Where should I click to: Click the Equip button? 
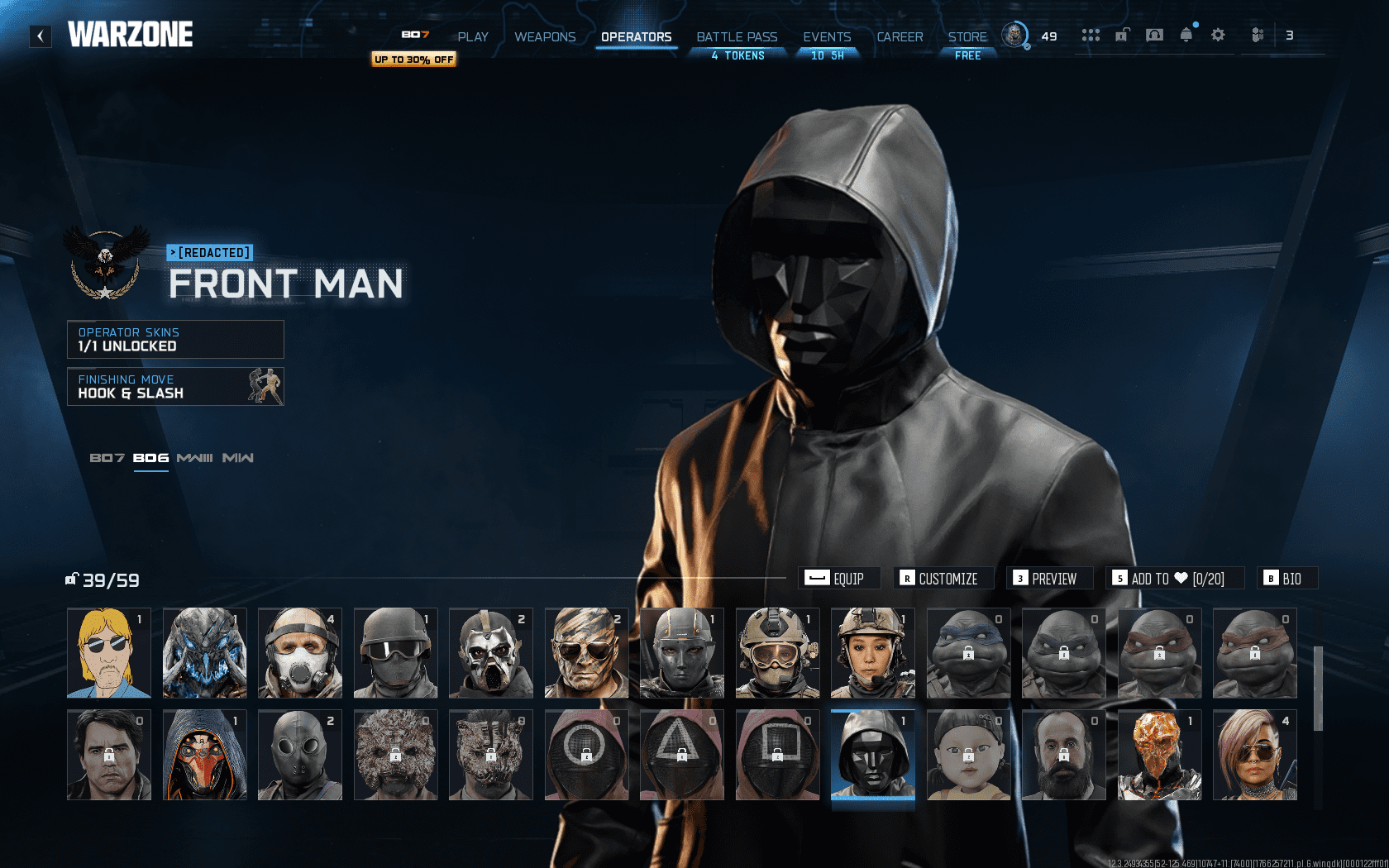(x=839, y=578)
